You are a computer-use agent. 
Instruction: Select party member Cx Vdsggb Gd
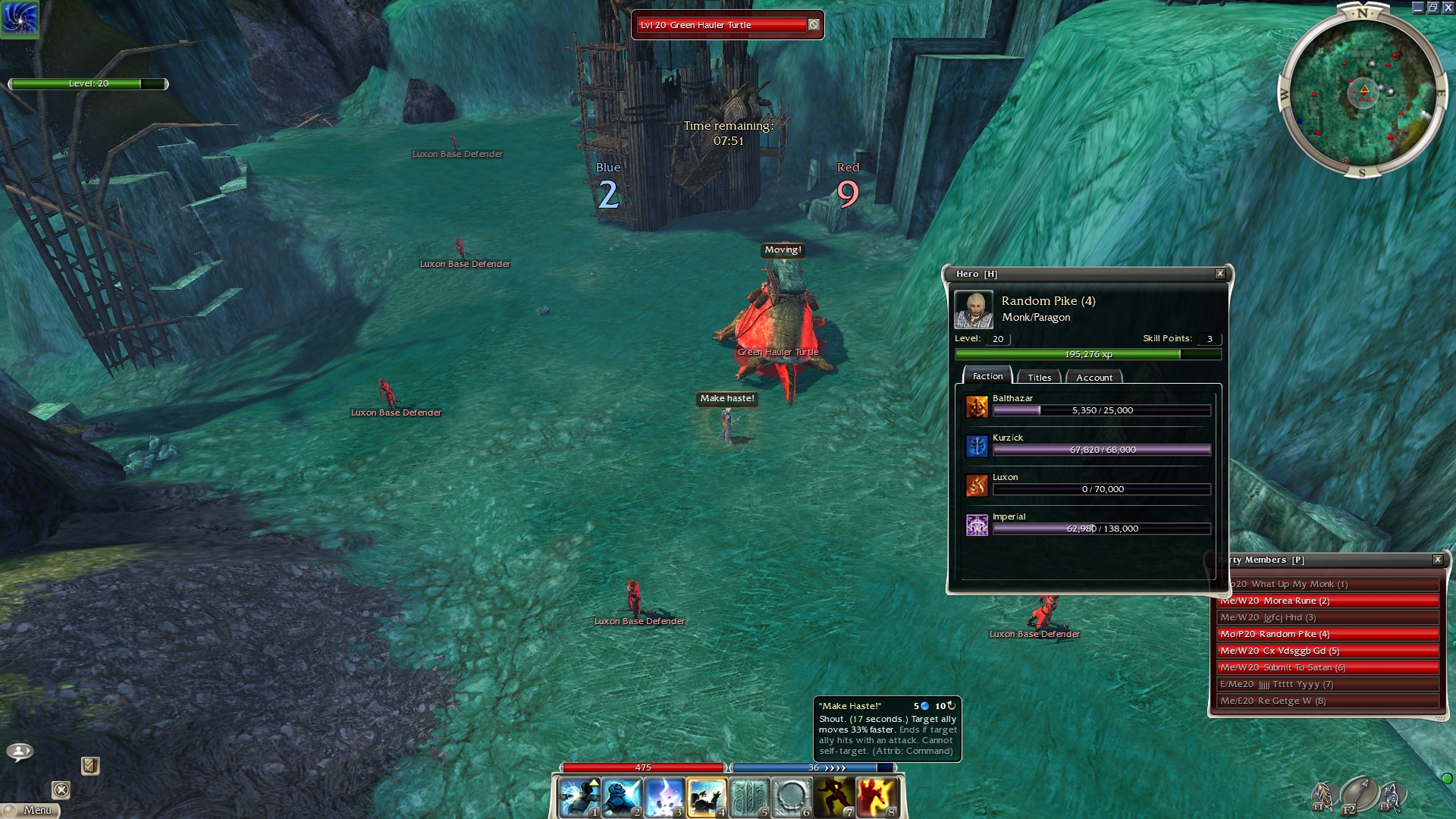click(x=1327, y=651)
